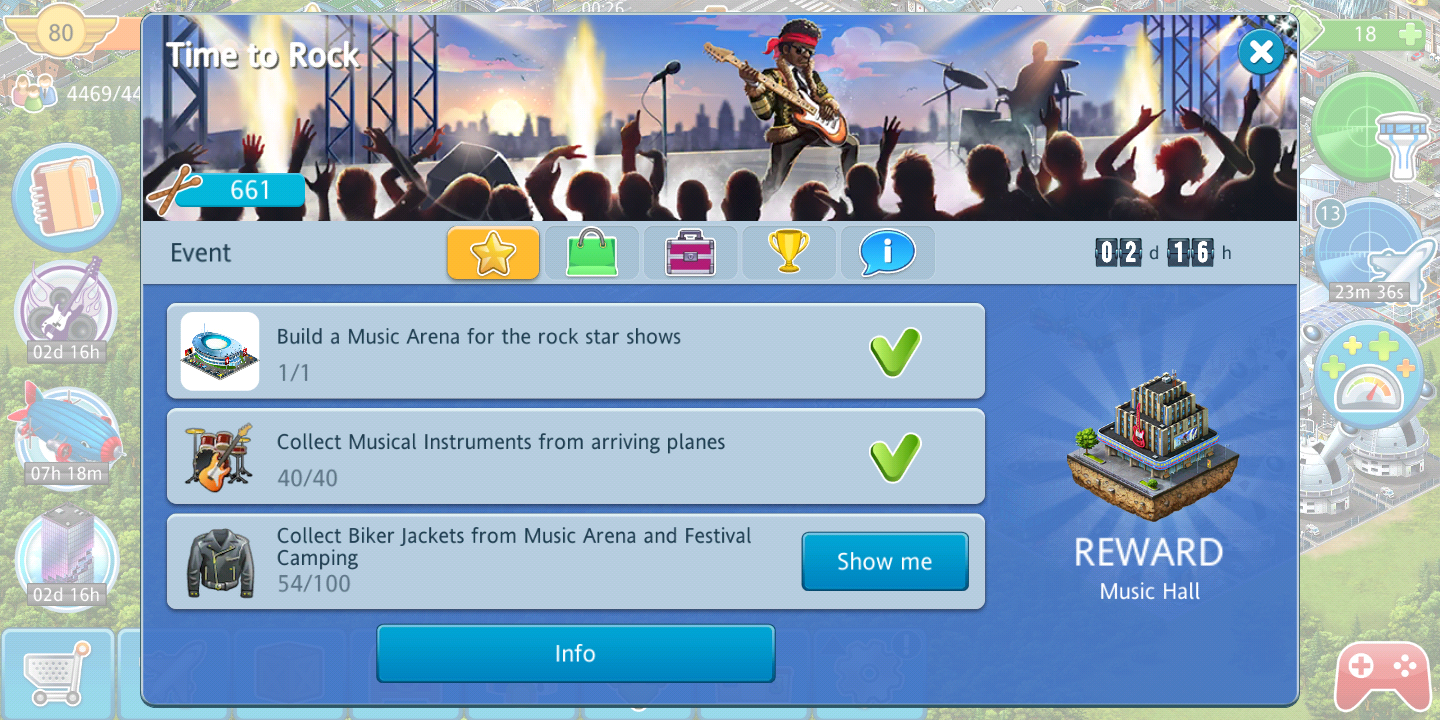Screen dimensions: 1440x720
Task: Switch to the gold trophy tab
Action: pyautogui.click(x=788, y=253)
